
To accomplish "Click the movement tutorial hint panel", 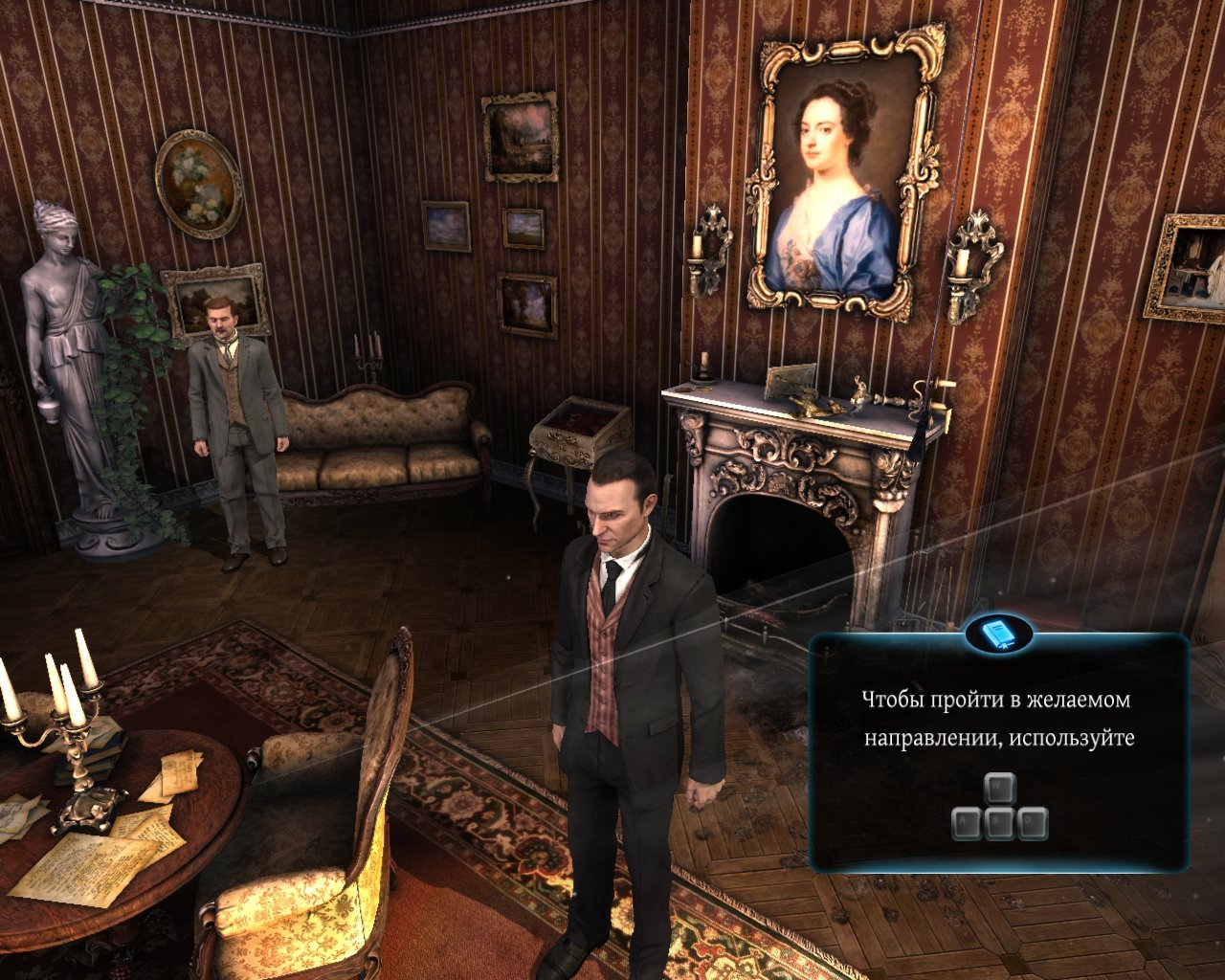I will tap(999, 756).
